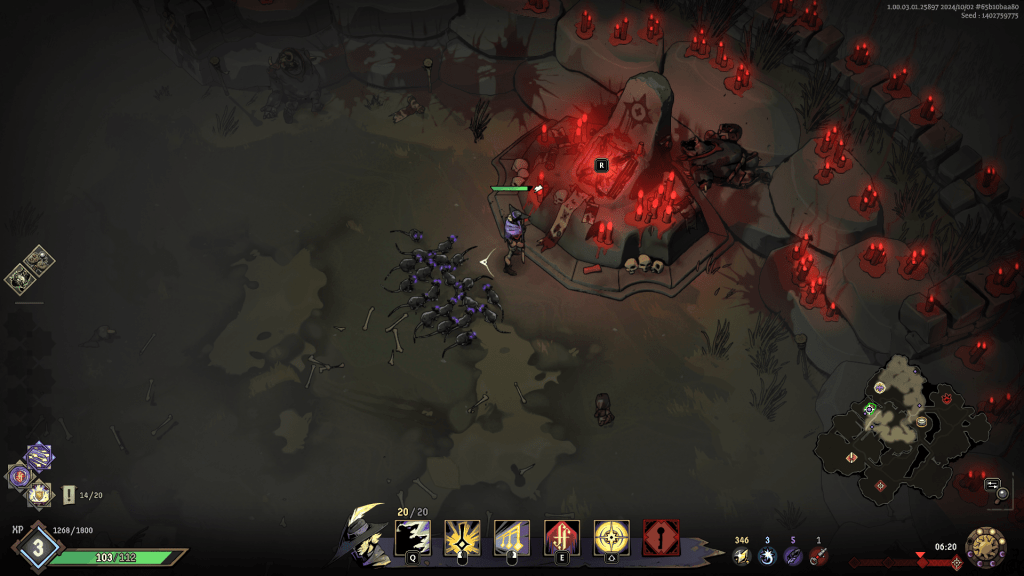Click the red key item counter
Screen dimensions: 1024x576
coord(818,555)
